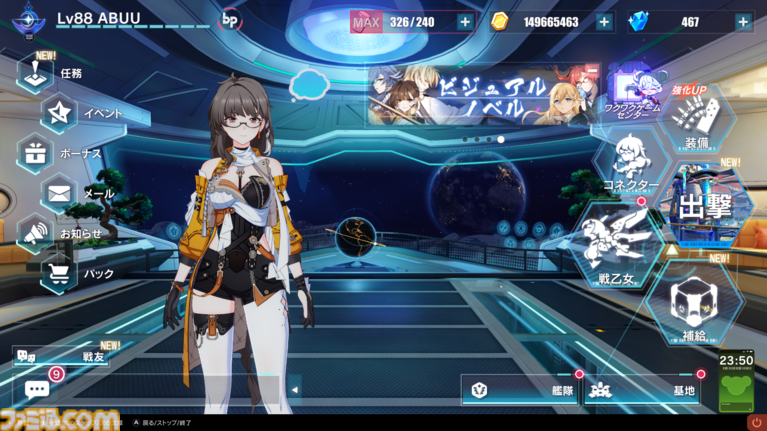The height and width of the screenshot is (431, 767).
Task: Open the 補給 supply gacha
Action: click(x=693, y=306)
